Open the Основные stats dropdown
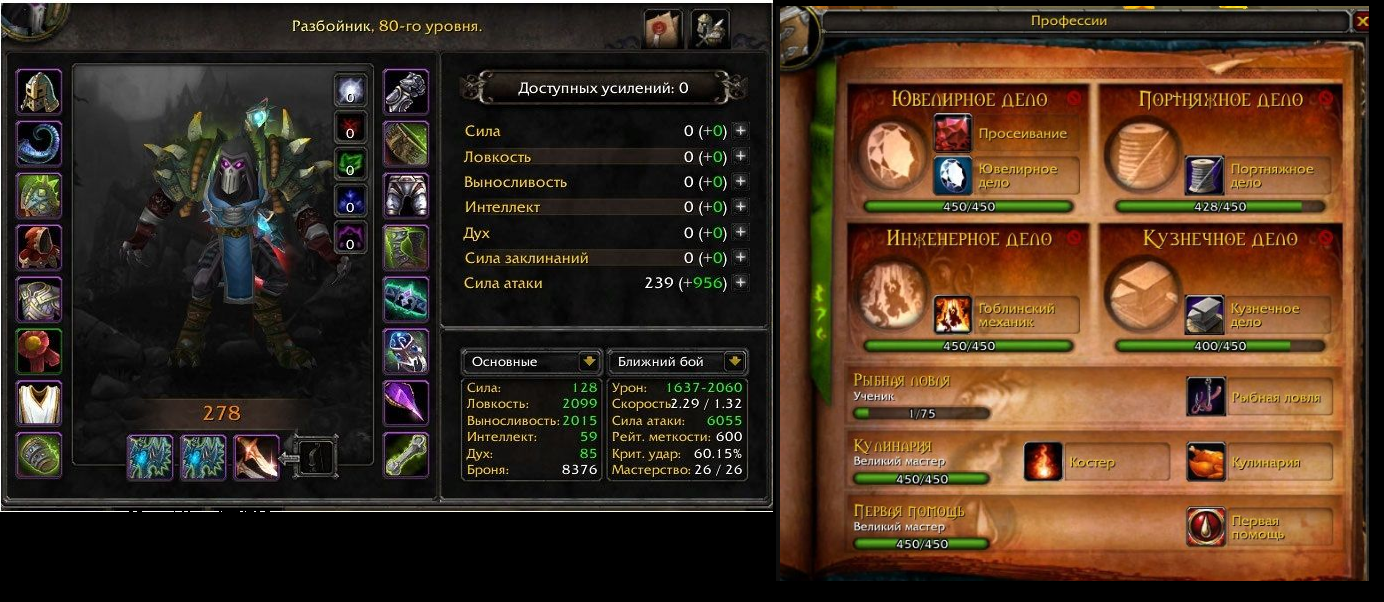 (588, 362)
